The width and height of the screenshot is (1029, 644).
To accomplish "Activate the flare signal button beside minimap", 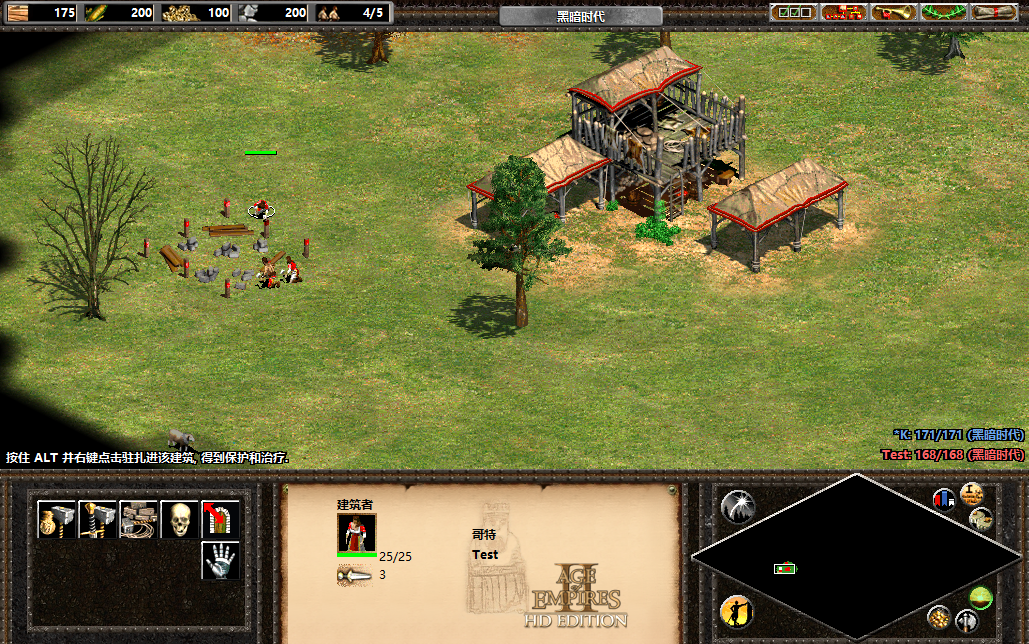I will click(x=737, y=508).
